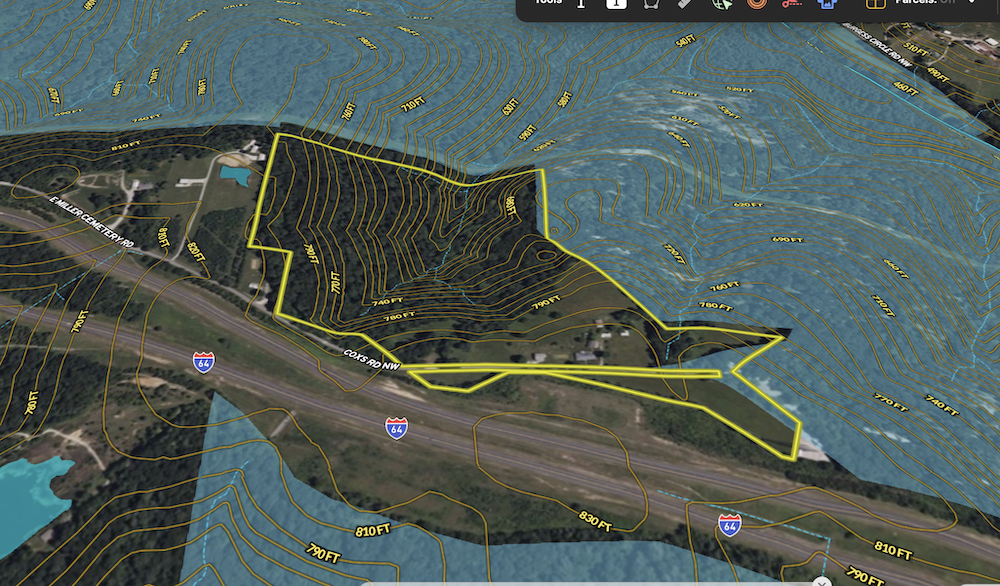Click the blue icon in the toolbar
The width and height of the screenshot is (1000, 586).
click(x=827, y=4)
